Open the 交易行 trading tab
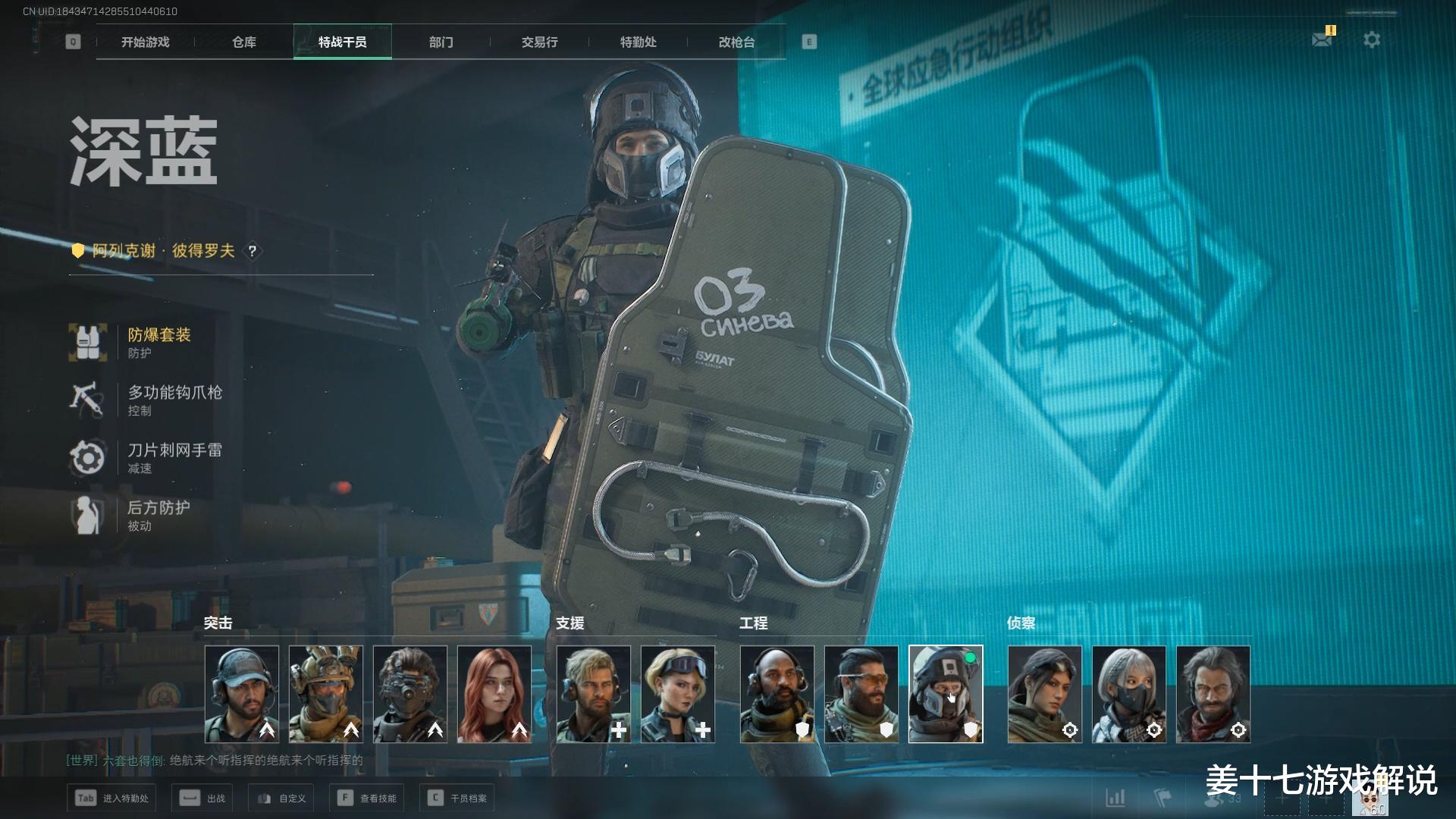 [x=539, y=42]
